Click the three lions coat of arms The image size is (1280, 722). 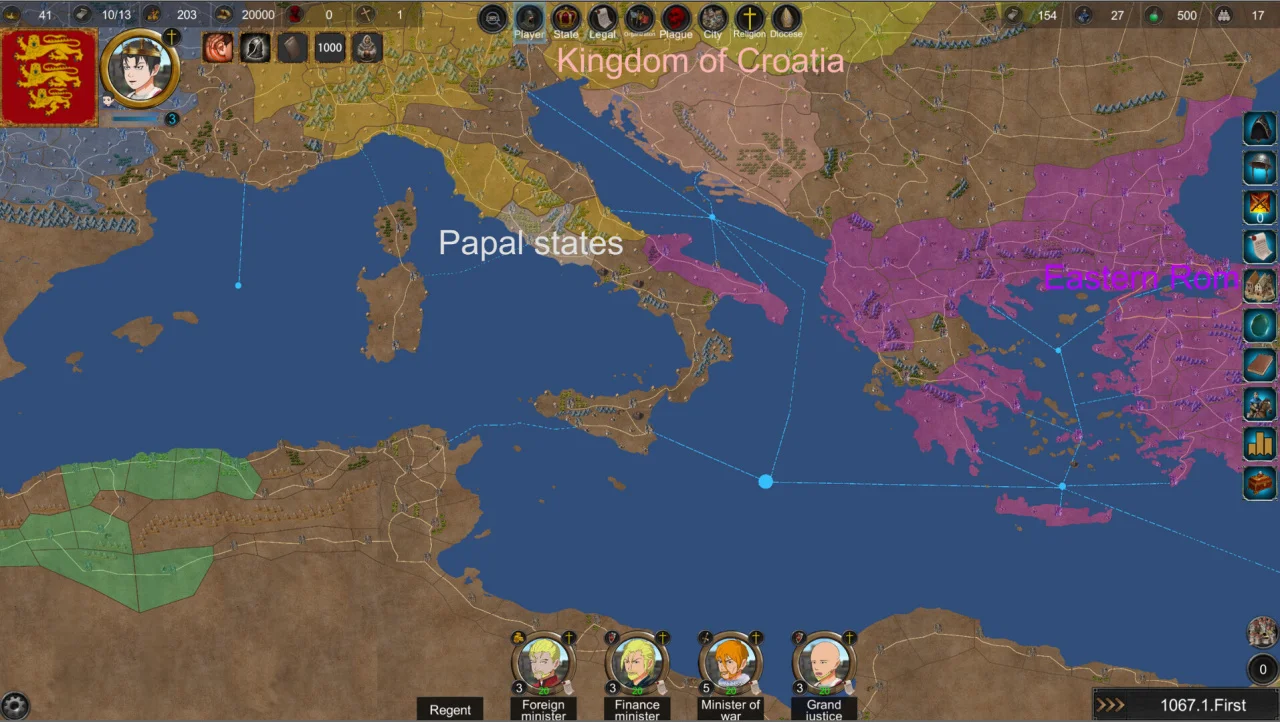pos(49,77)
